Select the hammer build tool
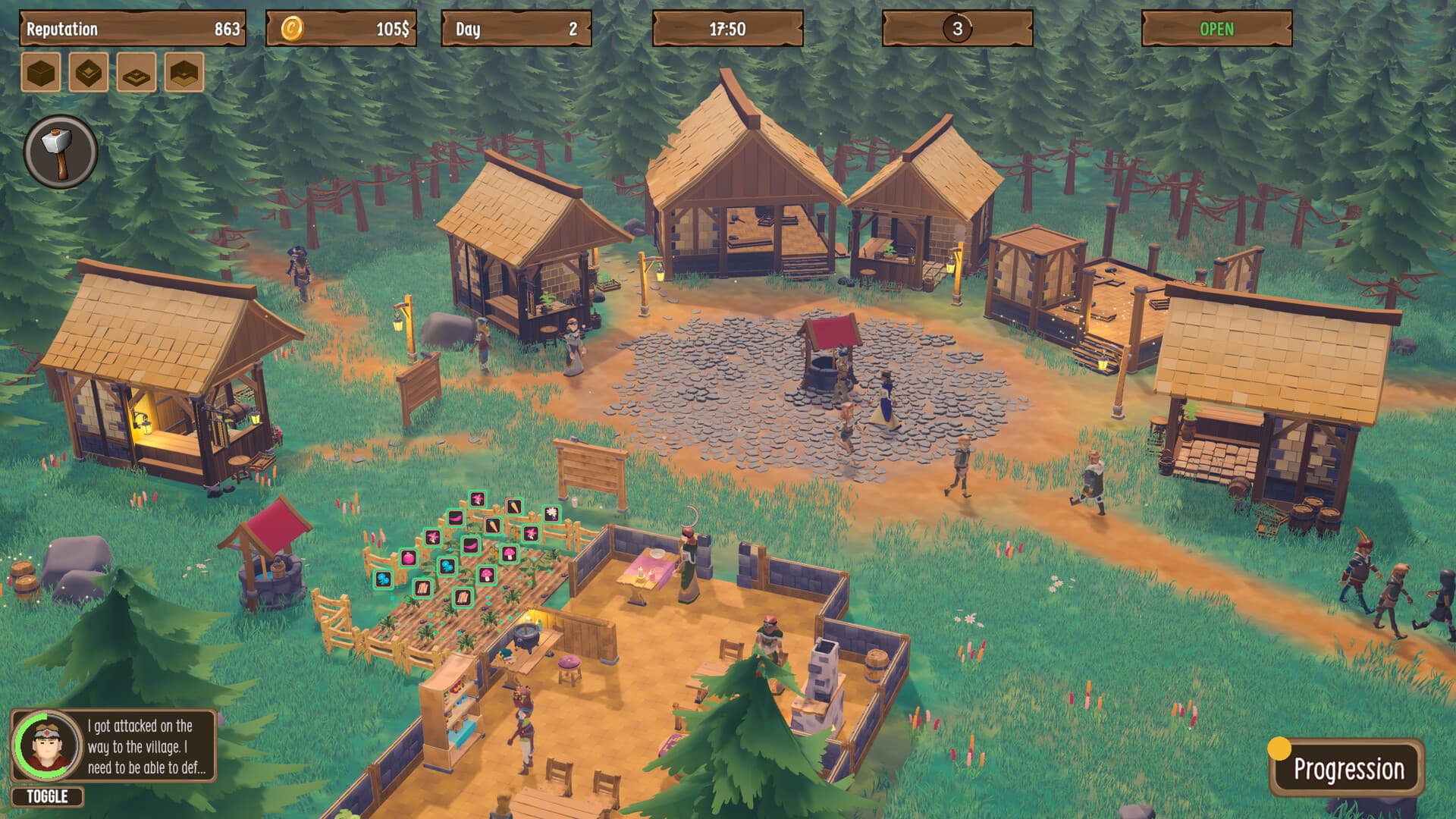The height and width of the screenshot is (819, 1456). [61, 152]
